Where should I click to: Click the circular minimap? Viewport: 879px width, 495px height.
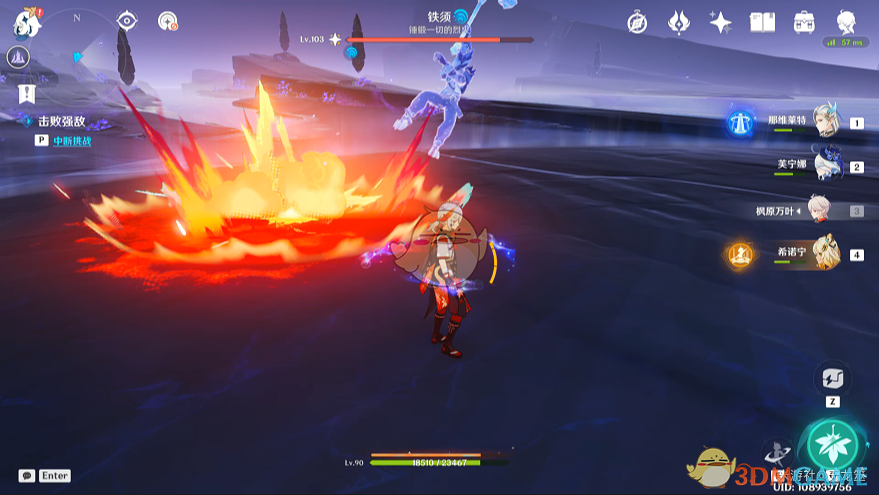[x=77, y=40]
